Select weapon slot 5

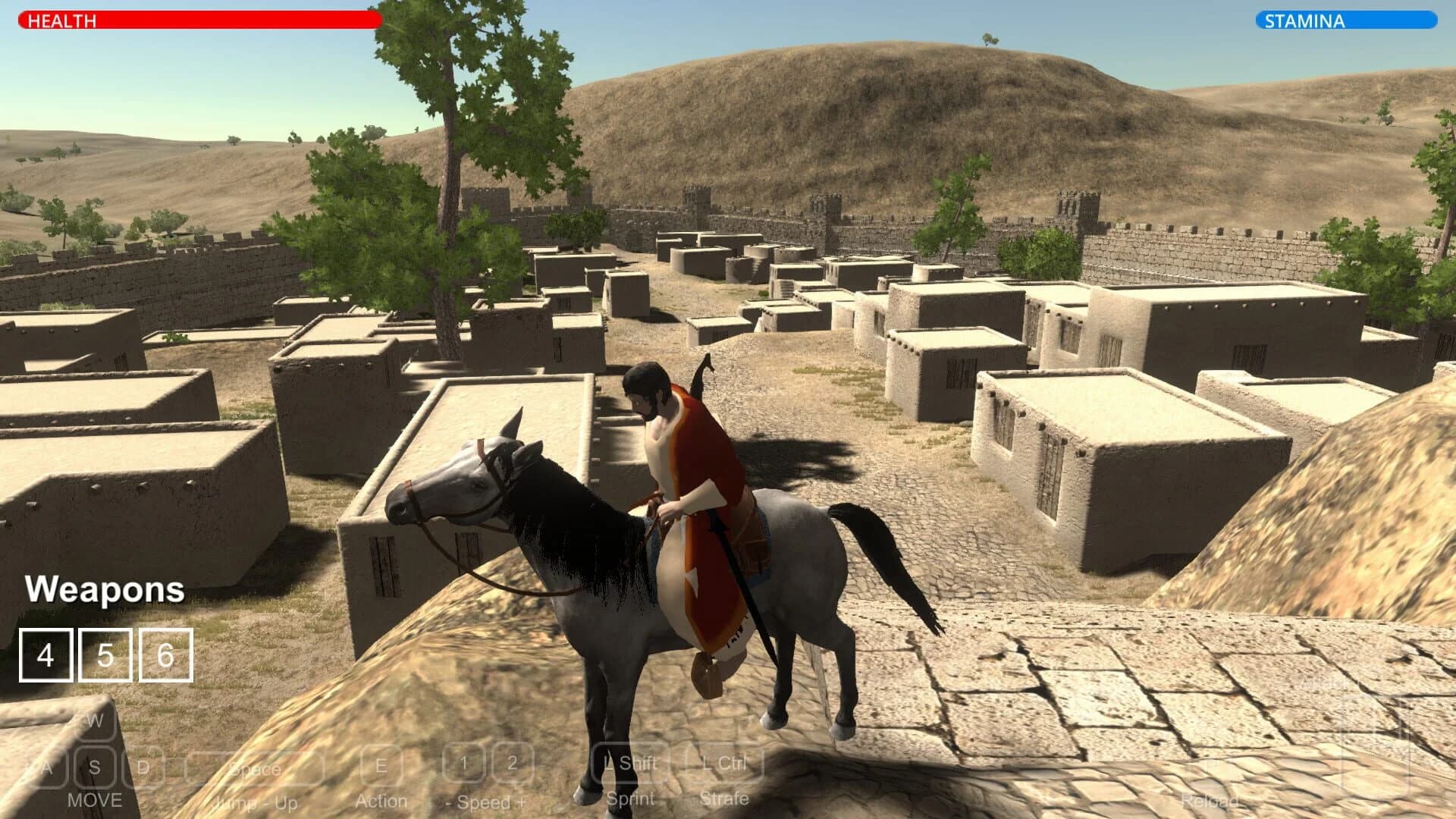[x=106, y=654]
